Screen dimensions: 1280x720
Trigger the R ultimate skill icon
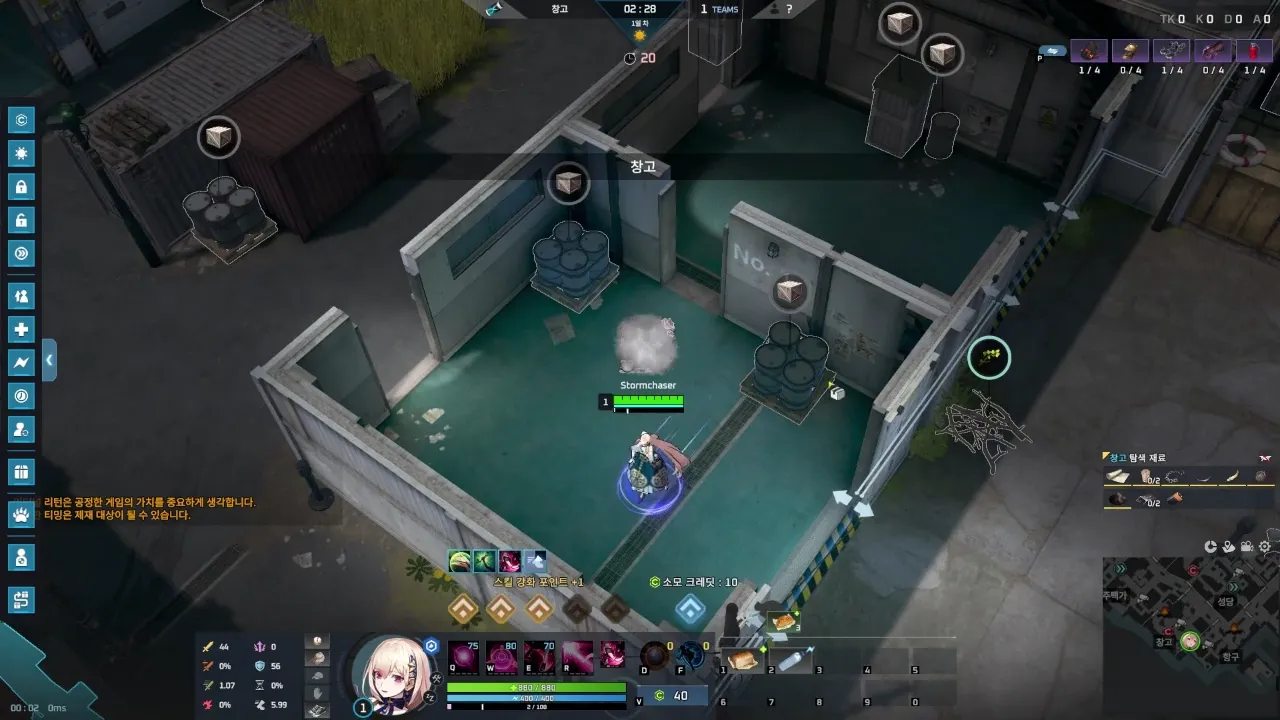click(x=577, y=655)
